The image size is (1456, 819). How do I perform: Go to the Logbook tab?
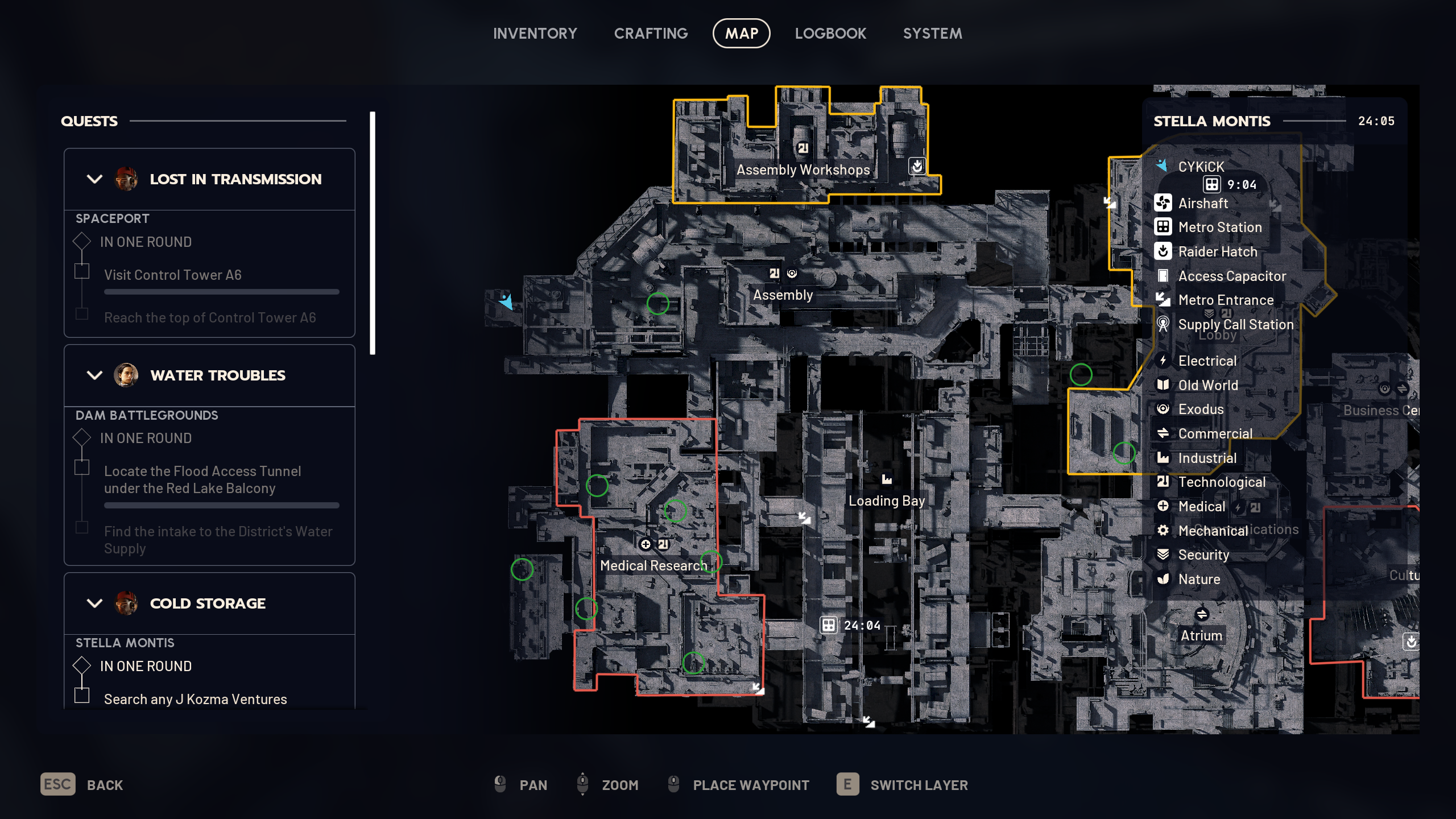830,34
